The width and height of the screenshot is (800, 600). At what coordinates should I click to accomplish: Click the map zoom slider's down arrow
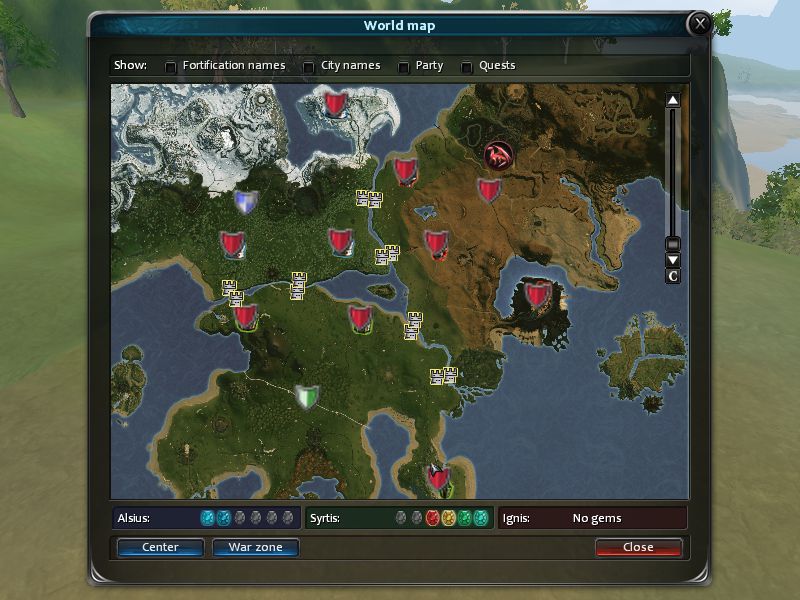[673, 260]
